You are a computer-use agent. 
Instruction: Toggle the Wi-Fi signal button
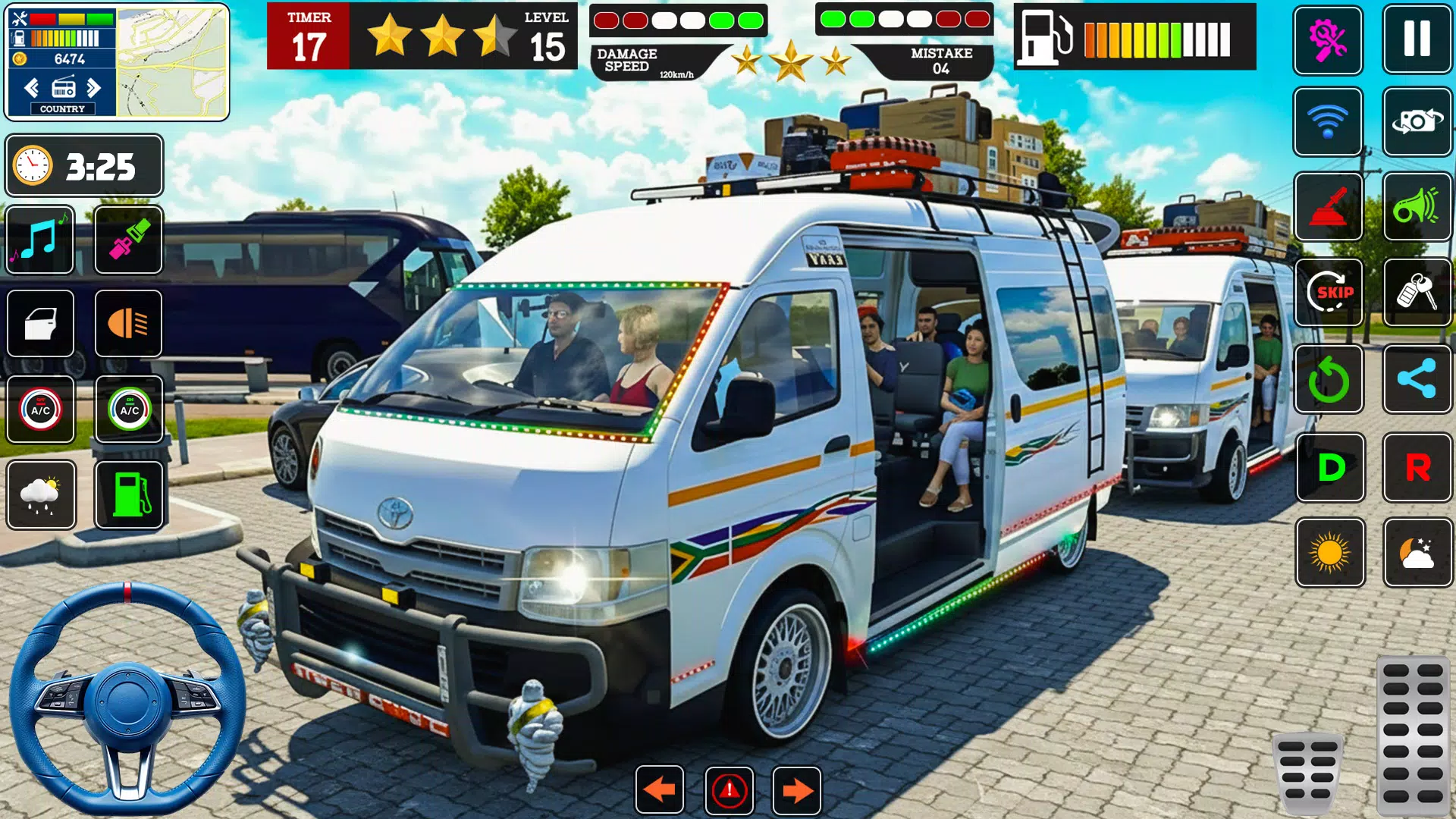pyautogui.click(x=1328, y=121)
